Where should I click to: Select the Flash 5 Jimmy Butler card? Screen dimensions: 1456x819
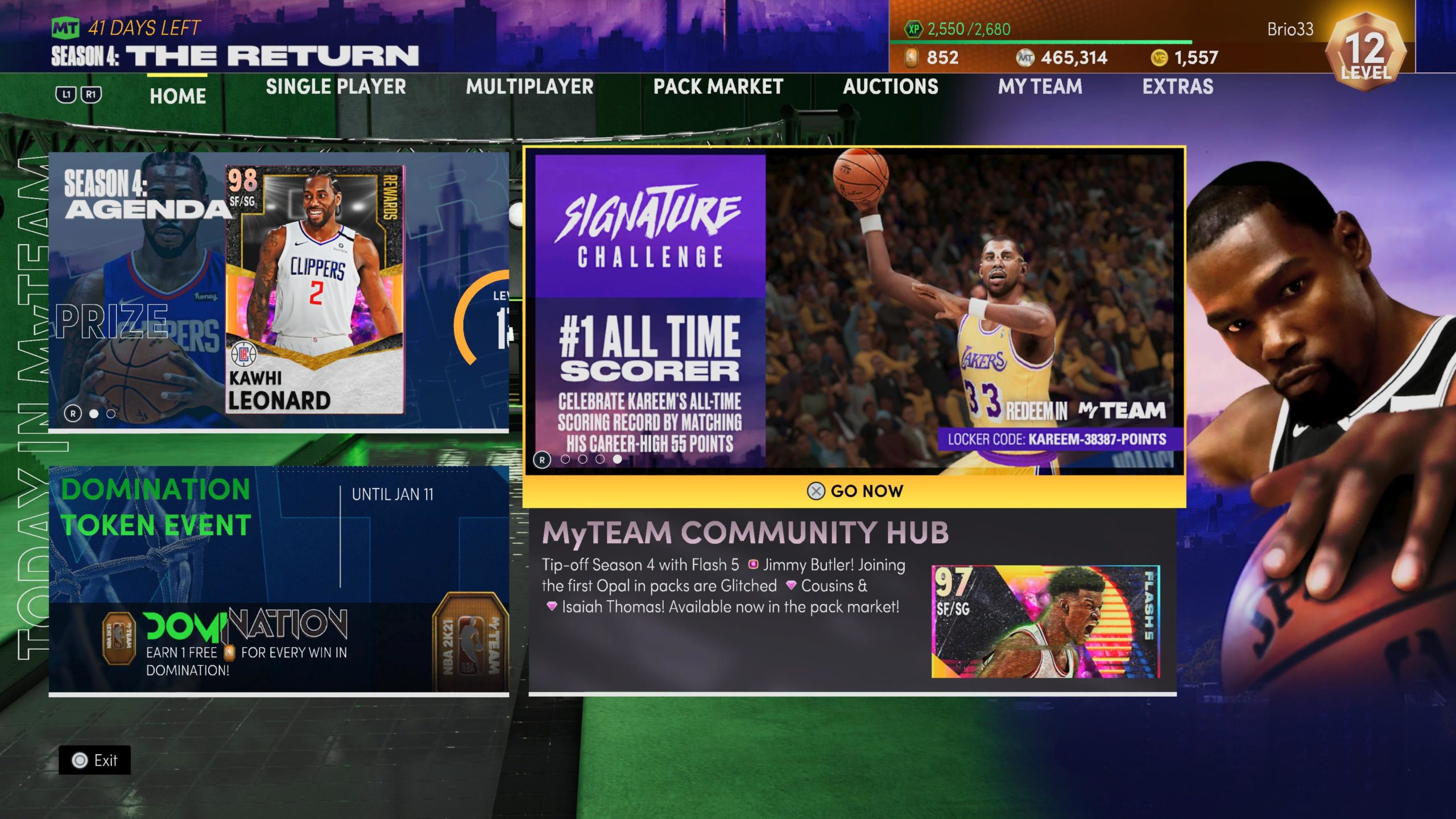pos(1045,621)
